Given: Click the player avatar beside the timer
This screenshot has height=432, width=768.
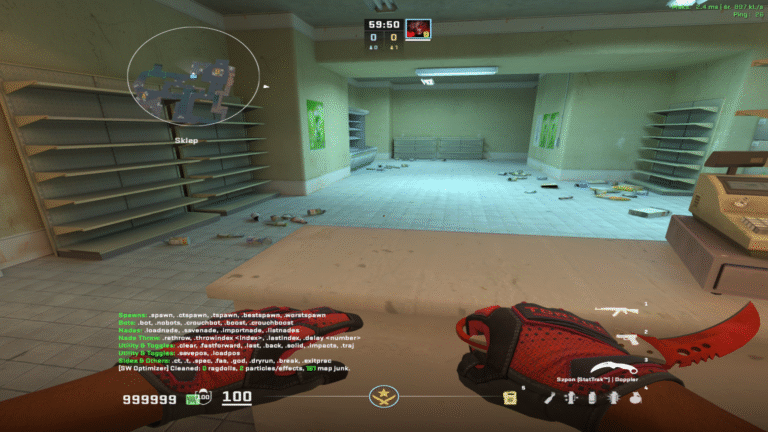Looking at the screenshot, I should tap(417, 28).
